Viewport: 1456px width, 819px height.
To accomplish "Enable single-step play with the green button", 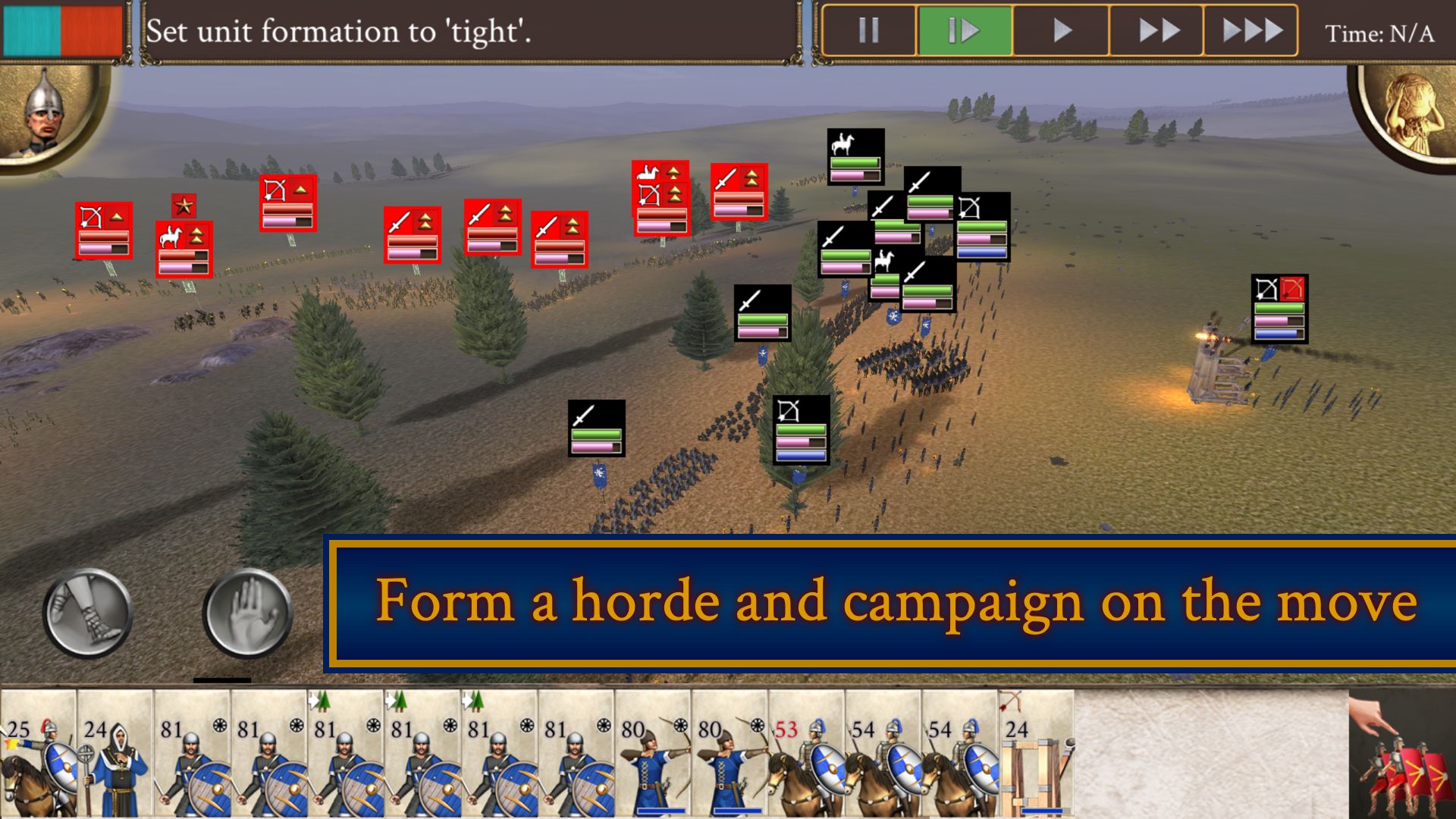I will pos(963,32).
